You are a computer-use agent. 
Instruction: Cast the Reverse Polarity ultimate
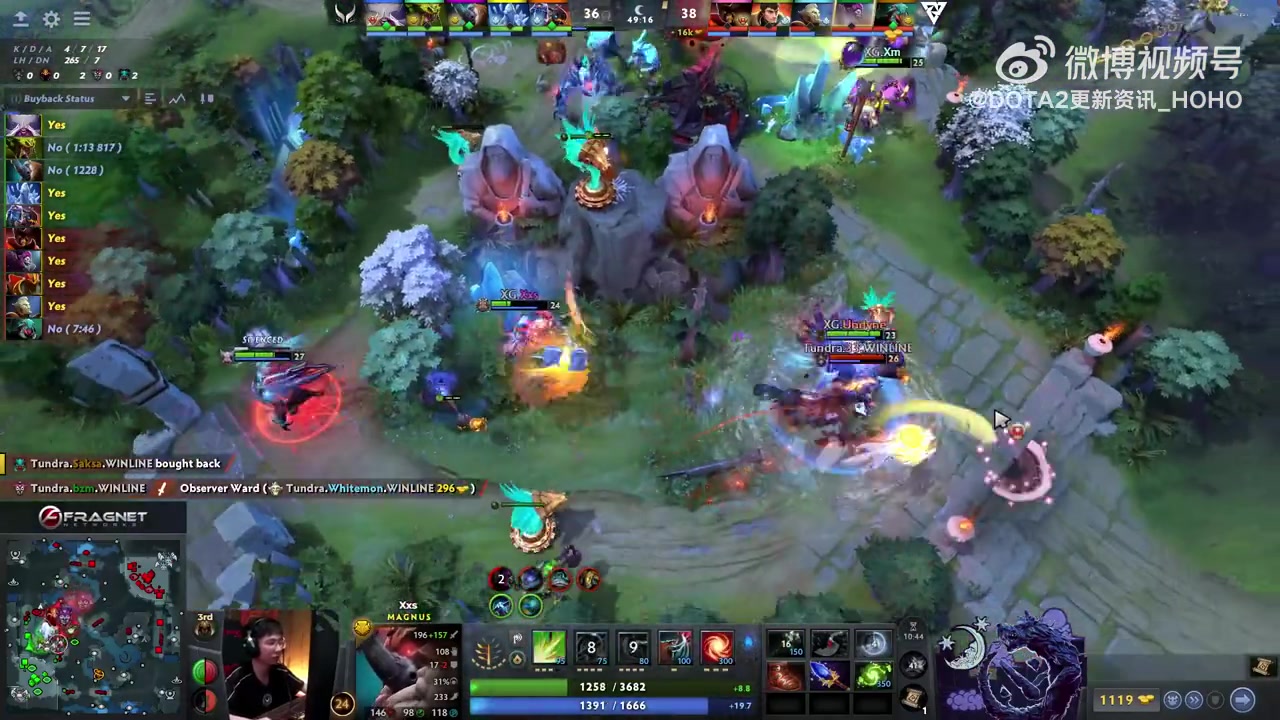717,648
